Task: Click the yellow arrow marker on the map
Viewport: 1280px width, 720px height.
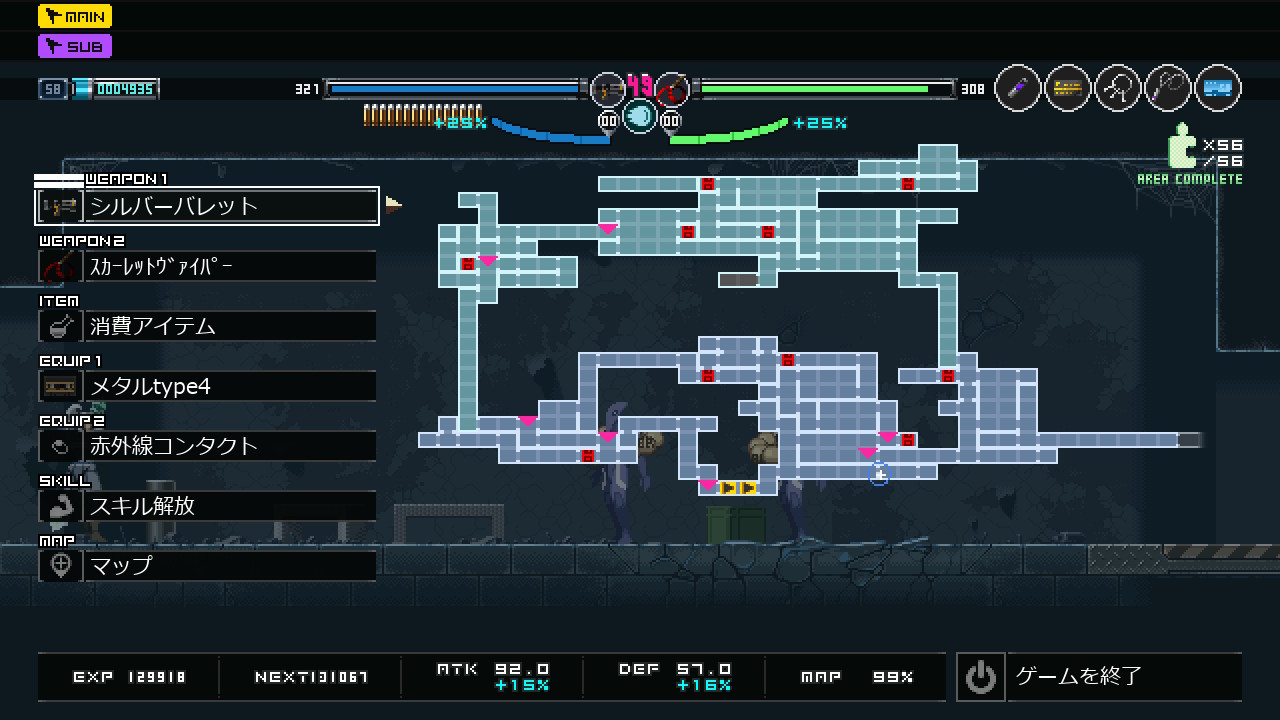Action: (x=738, y=488)
